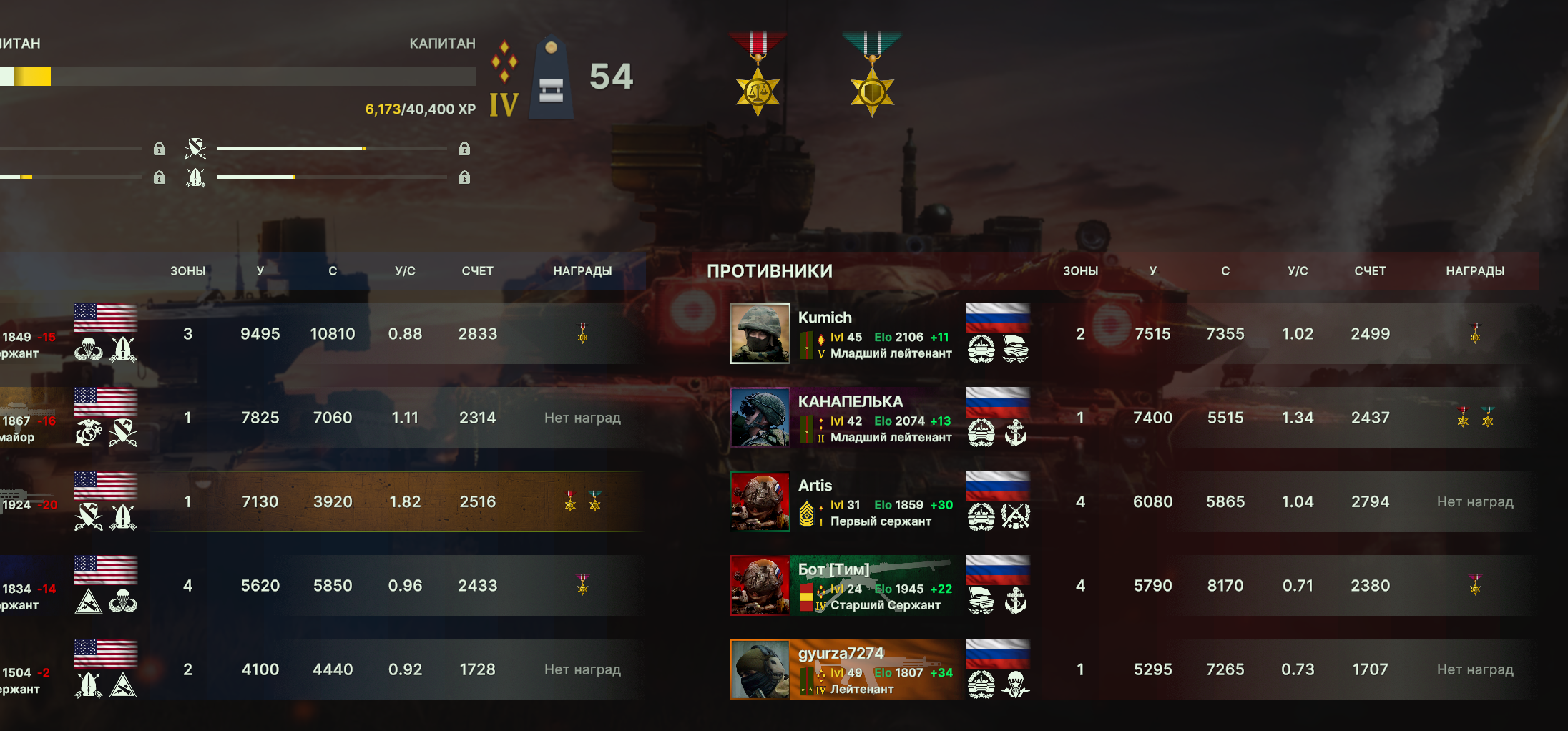Show Kumich's award medal in the НАГРАДЫ column

point(1475,333)
